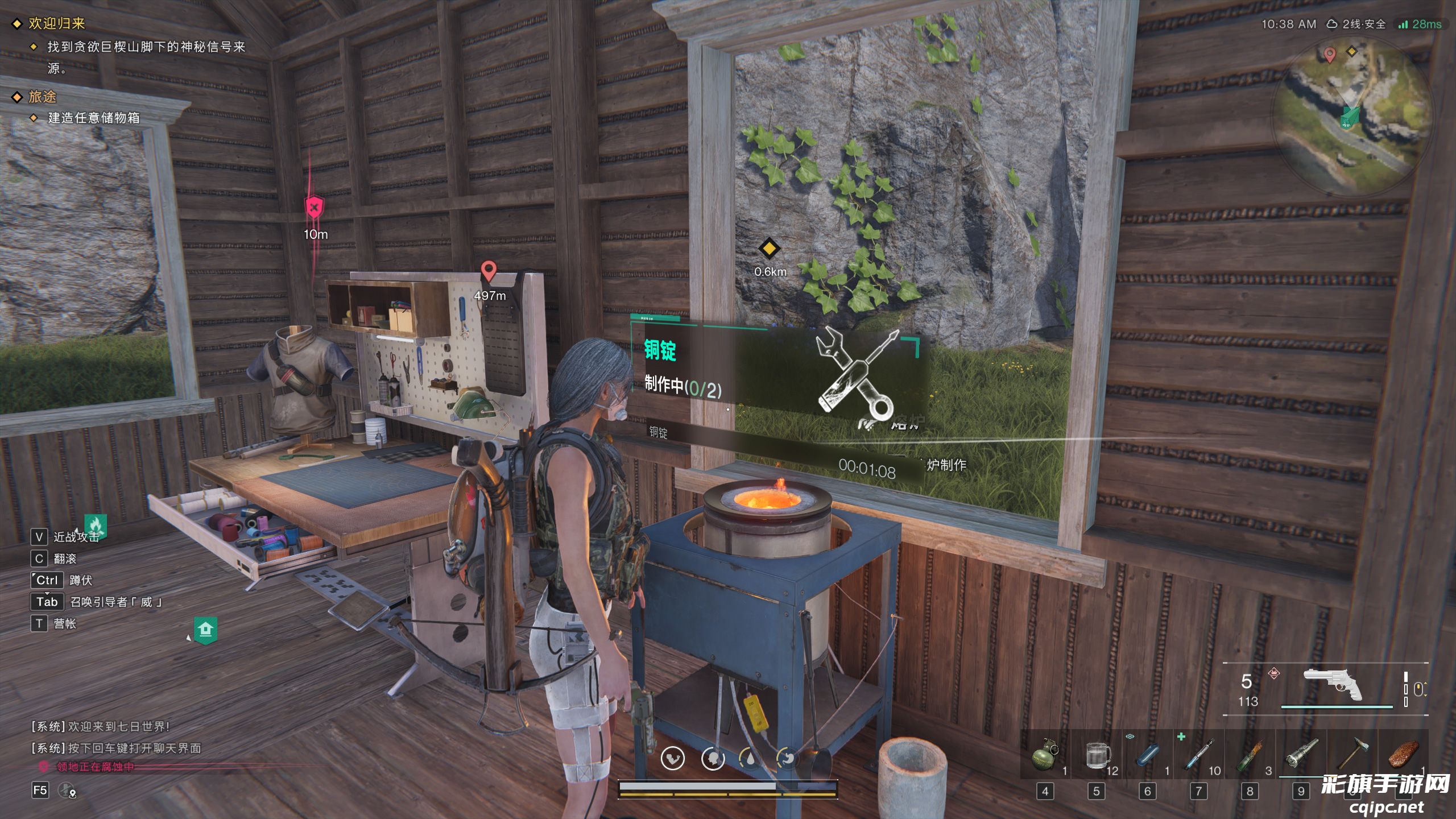The height and width of the screenshot is (819, 1456).
Task: Select the pickaxe hotbar slot
Action: click(x=1352, y=754)
